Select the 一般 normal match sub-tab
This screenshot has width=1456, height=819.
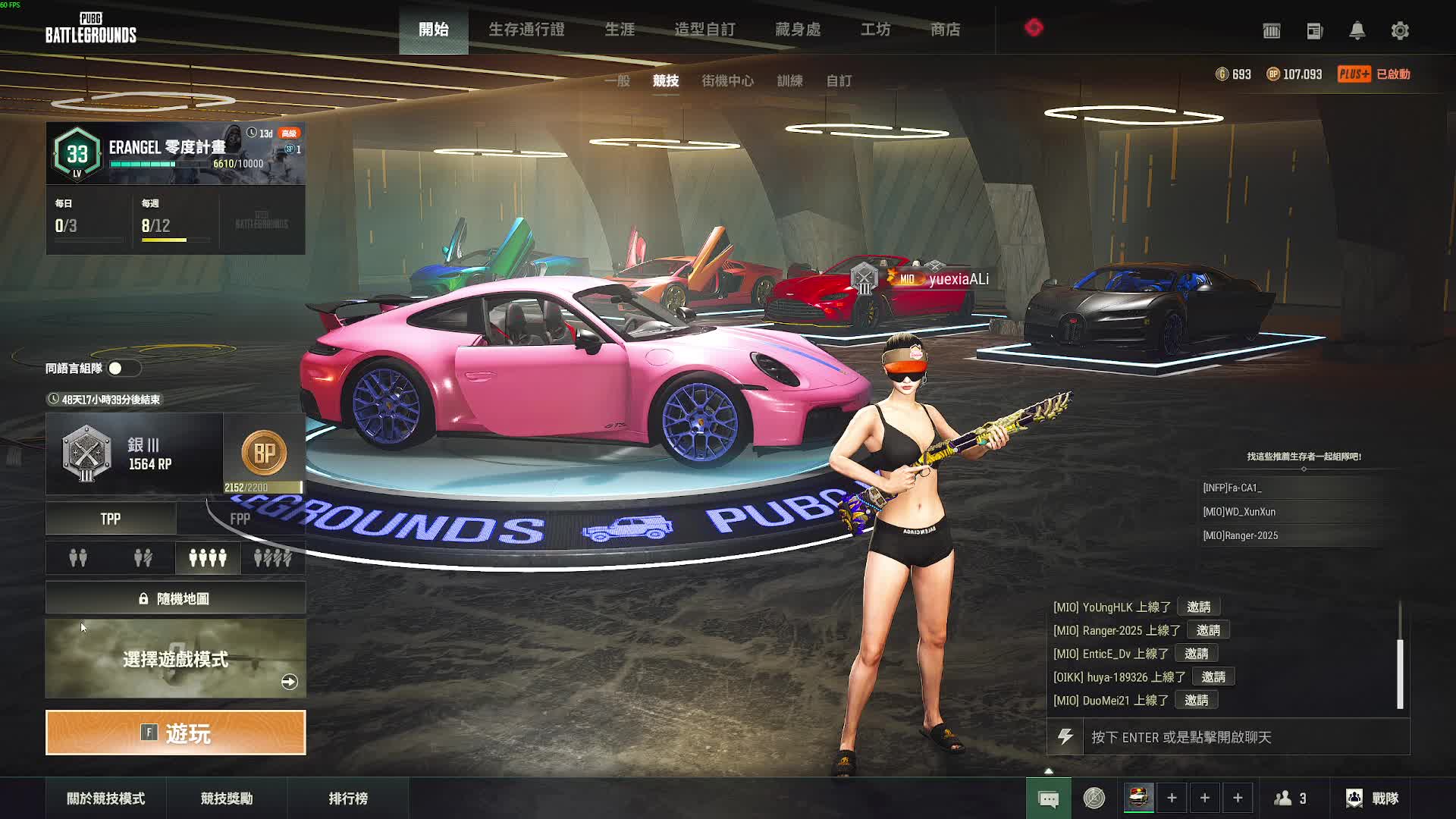click(x=617, y=80)
